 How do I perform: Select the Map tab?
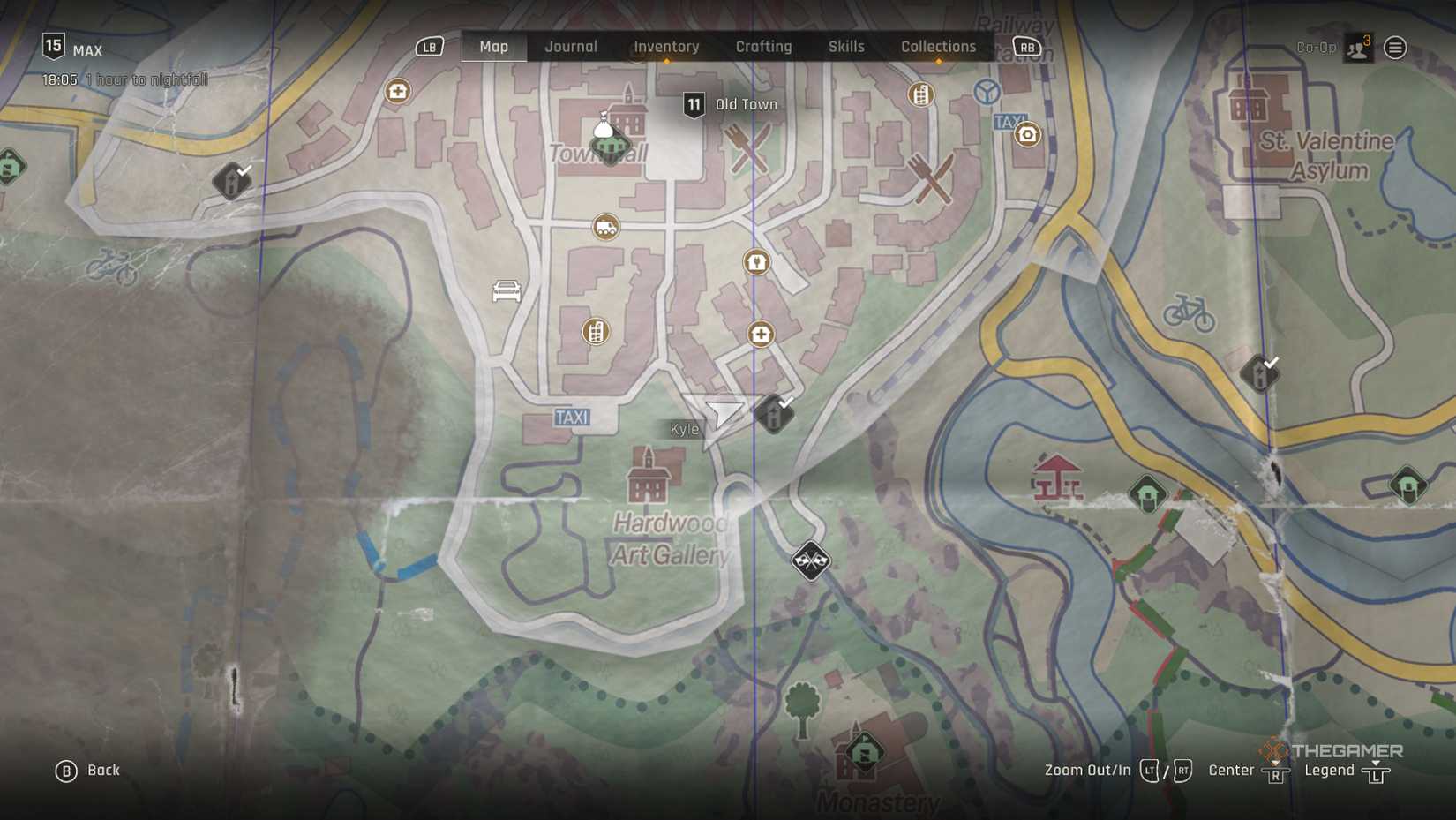tap(493, 47)
